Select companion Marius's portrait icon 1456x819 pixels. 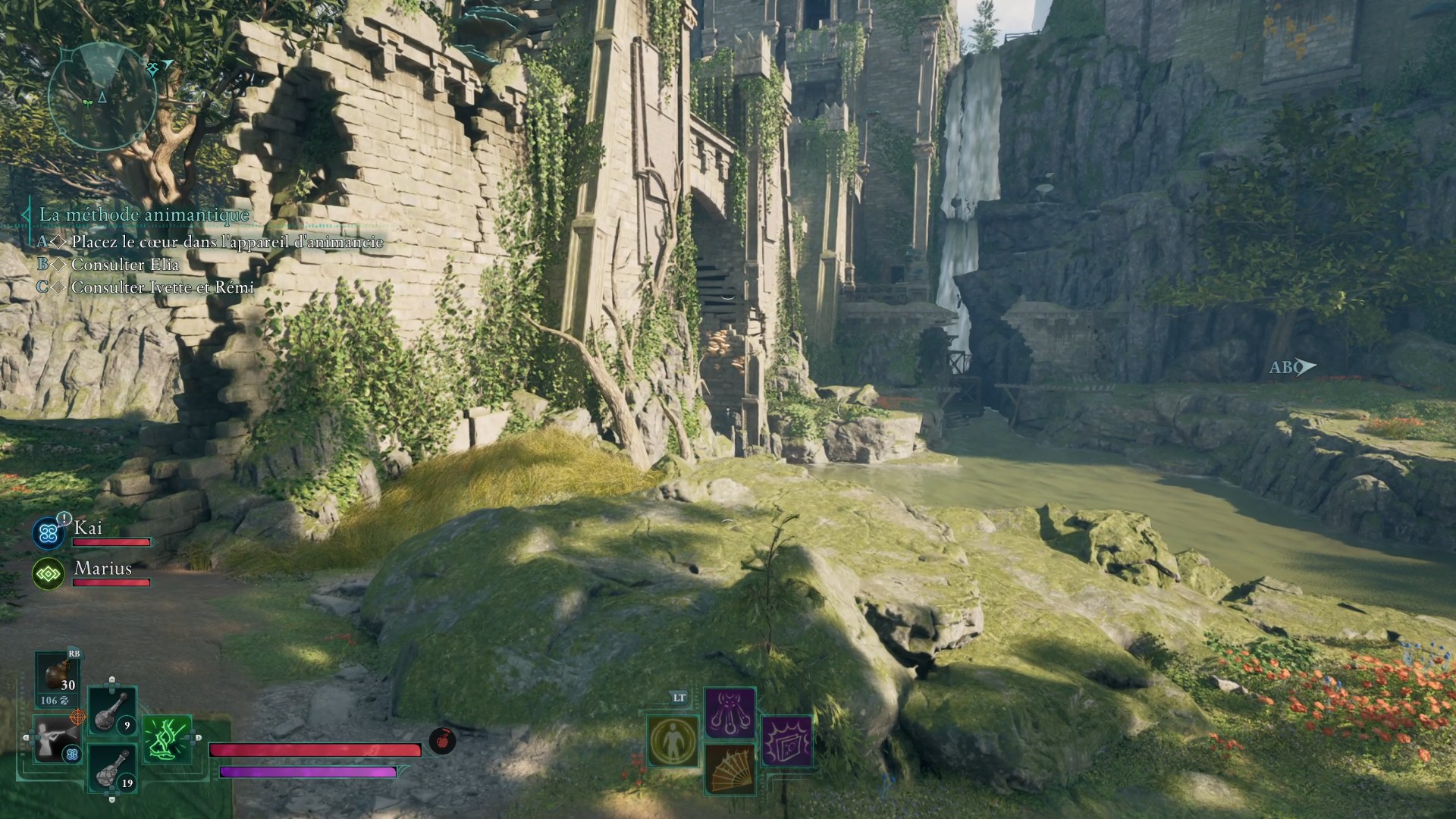tap(49, 574)
